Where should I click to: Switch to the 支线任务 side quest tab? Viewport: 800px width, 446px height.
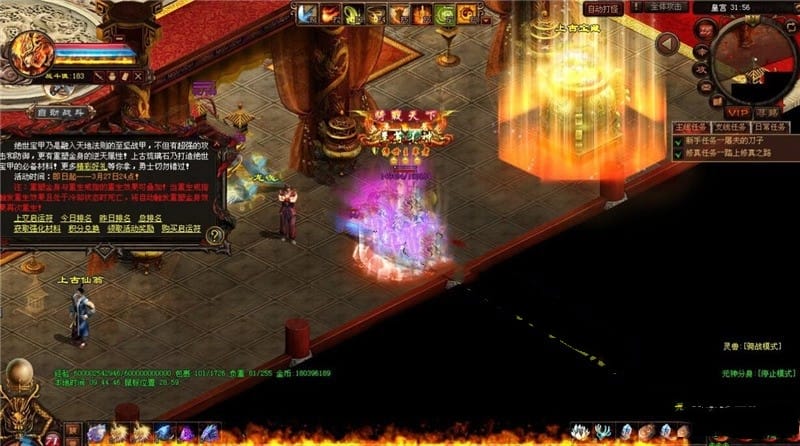click(x=729, y=127)
